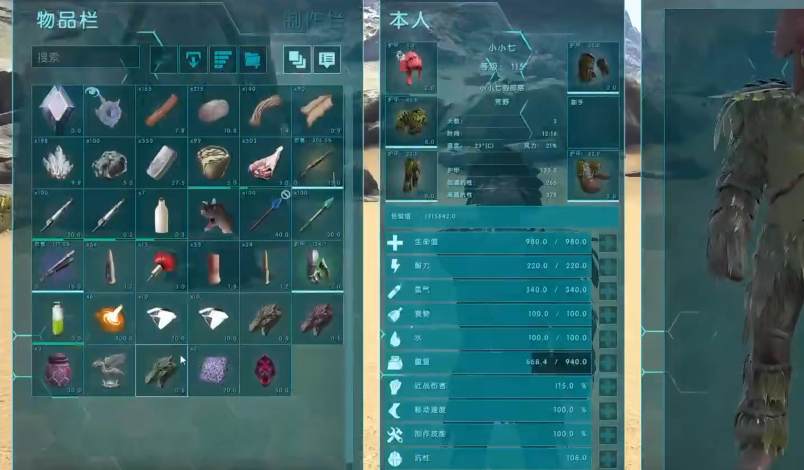Click the folder view button

pos(253,58)
